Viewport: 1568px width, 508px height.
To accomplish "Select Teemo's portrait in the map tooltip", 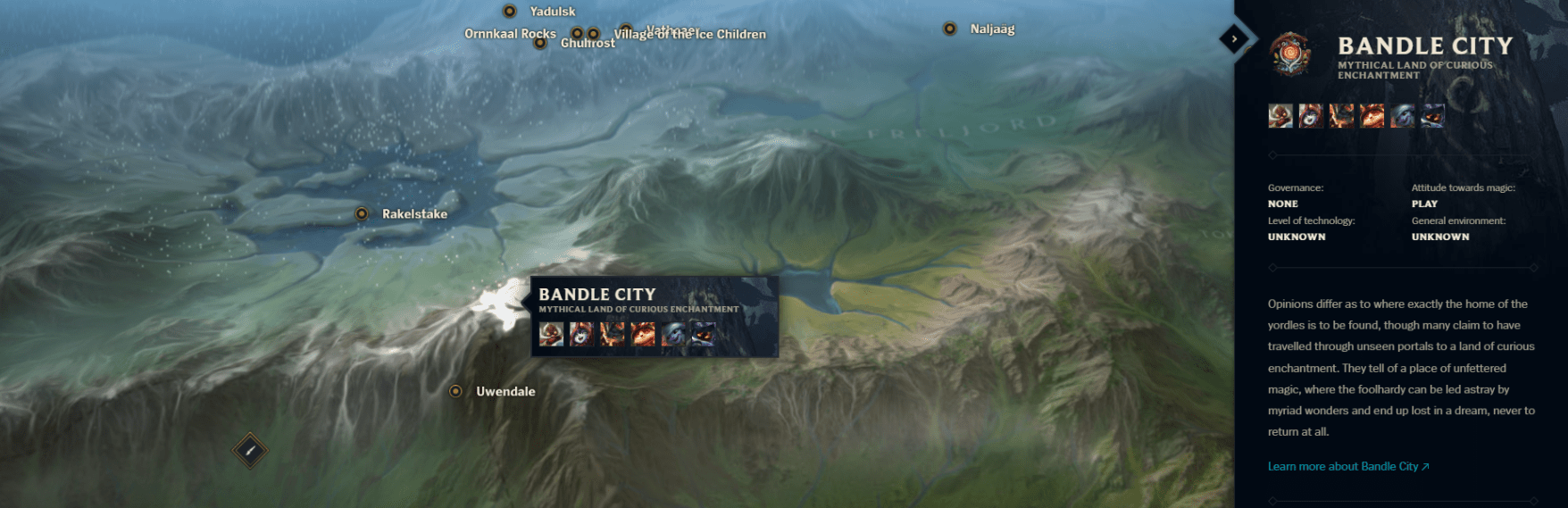I will 643,335.
